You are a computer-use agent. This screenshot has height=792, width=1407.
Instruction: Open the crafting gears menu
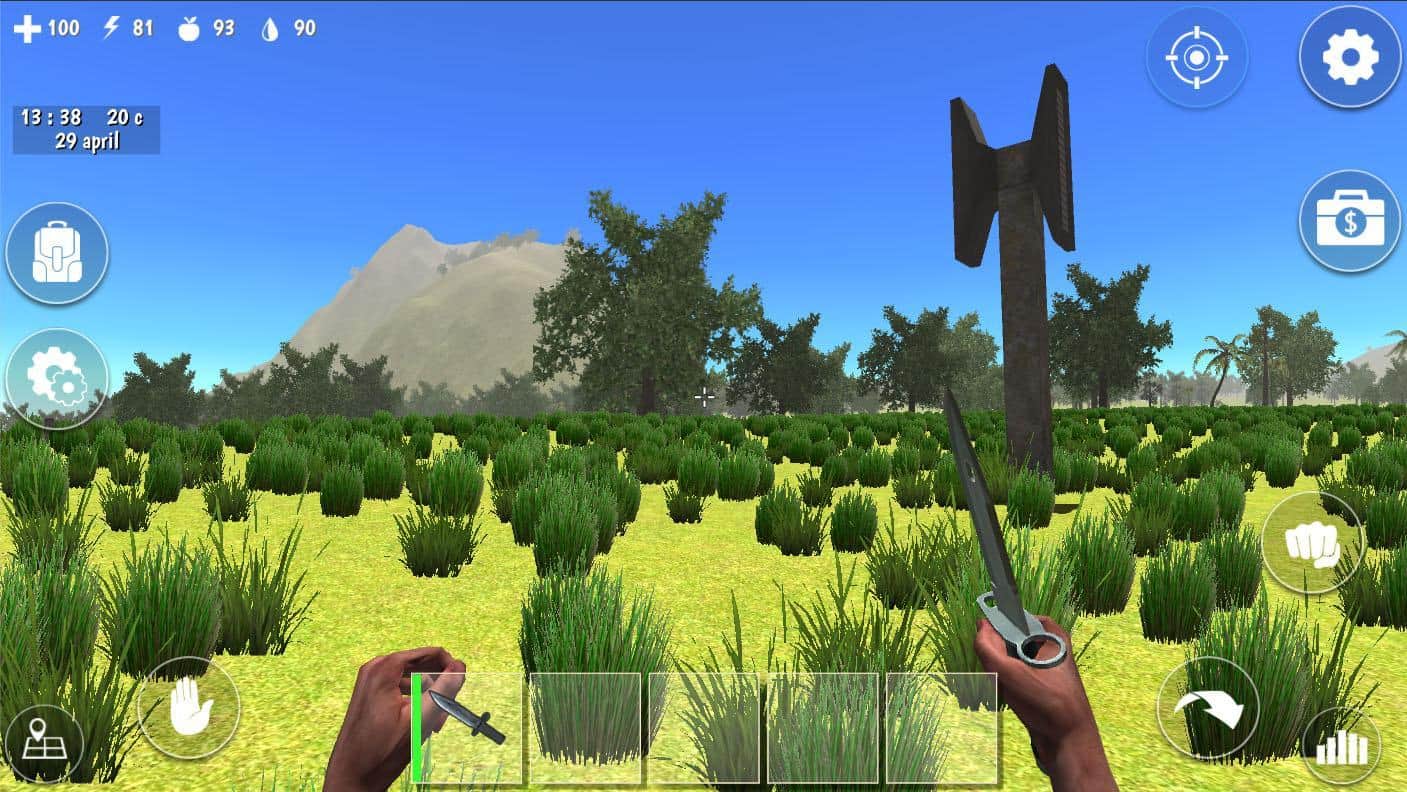[57, 379]
